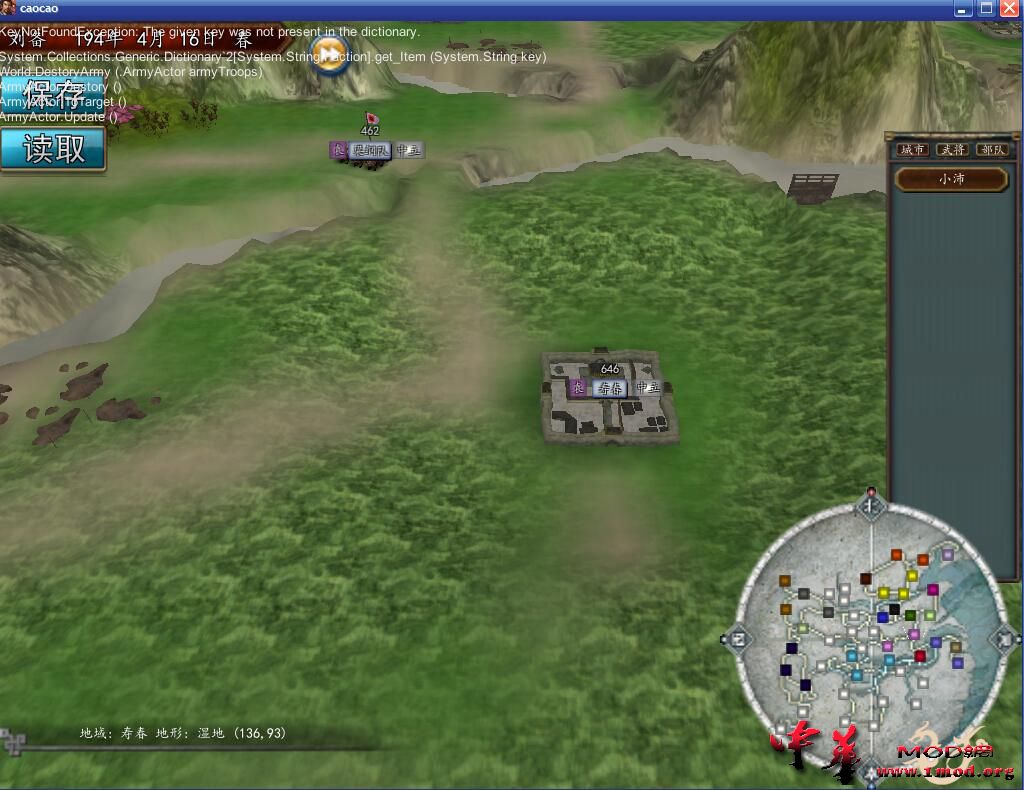Click the minimap's left edge button
This screenshot has width=1024, height=790.
click(736, 639)
